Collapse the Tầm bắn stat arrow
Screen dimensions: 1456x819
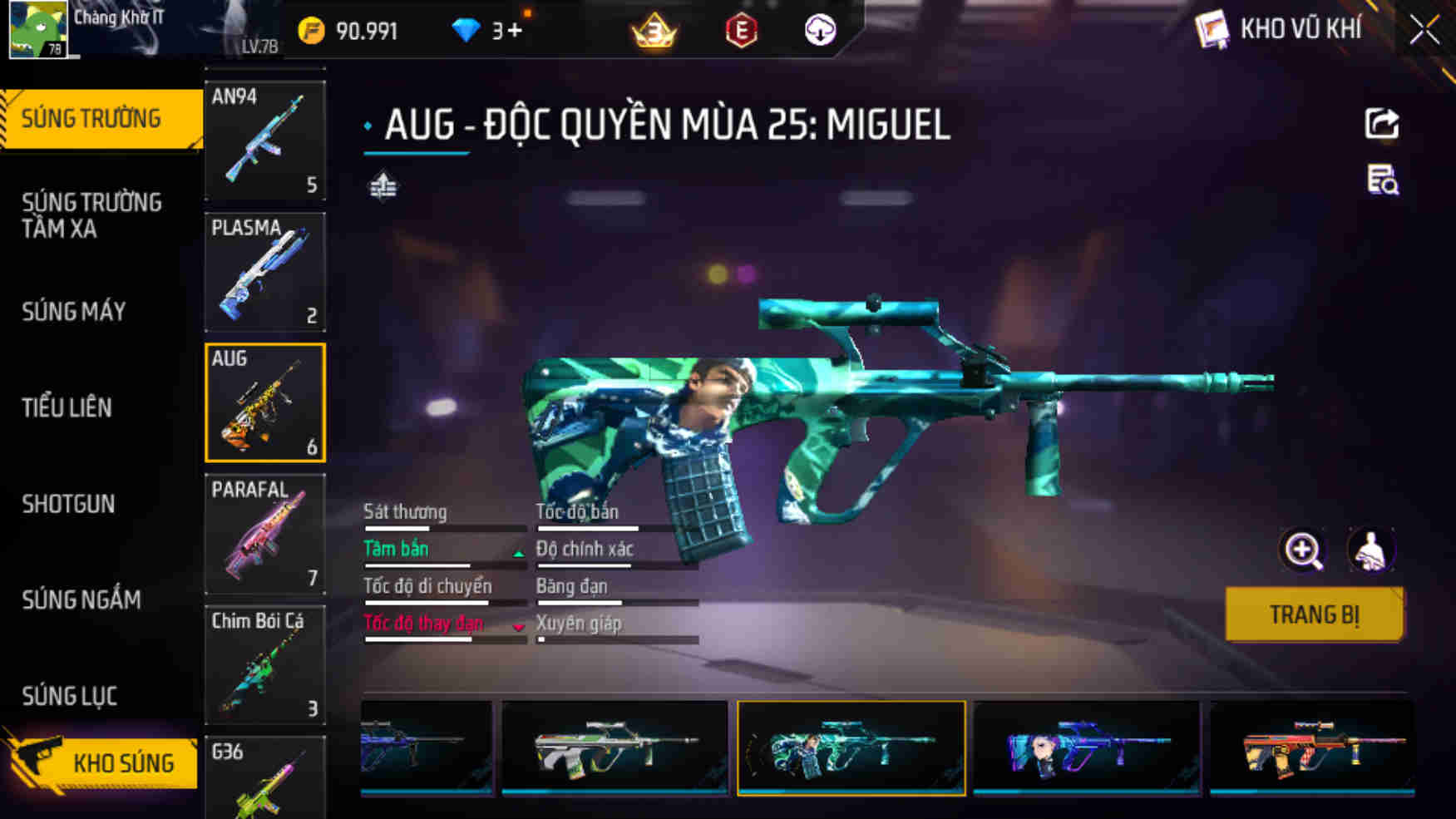pos(517,551)
